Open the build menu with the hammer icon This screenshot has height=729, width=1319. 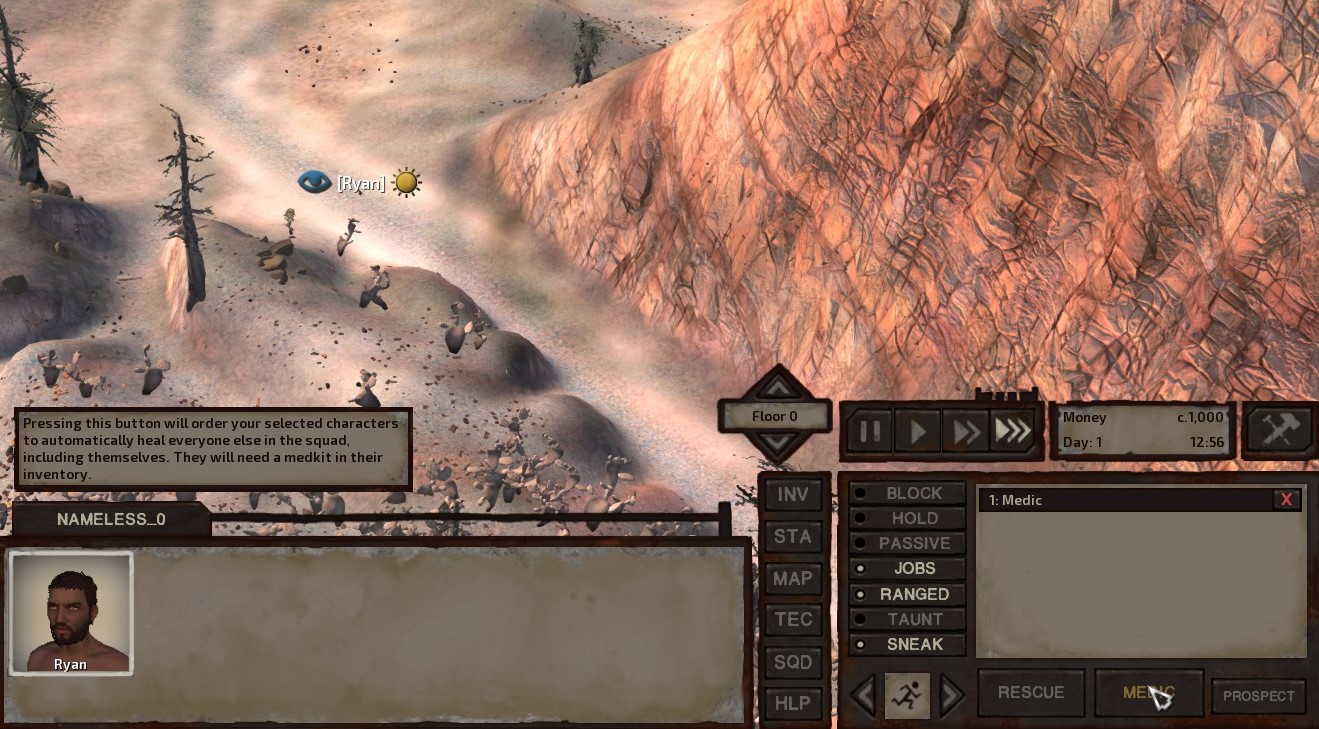[x=1278, y=430]
